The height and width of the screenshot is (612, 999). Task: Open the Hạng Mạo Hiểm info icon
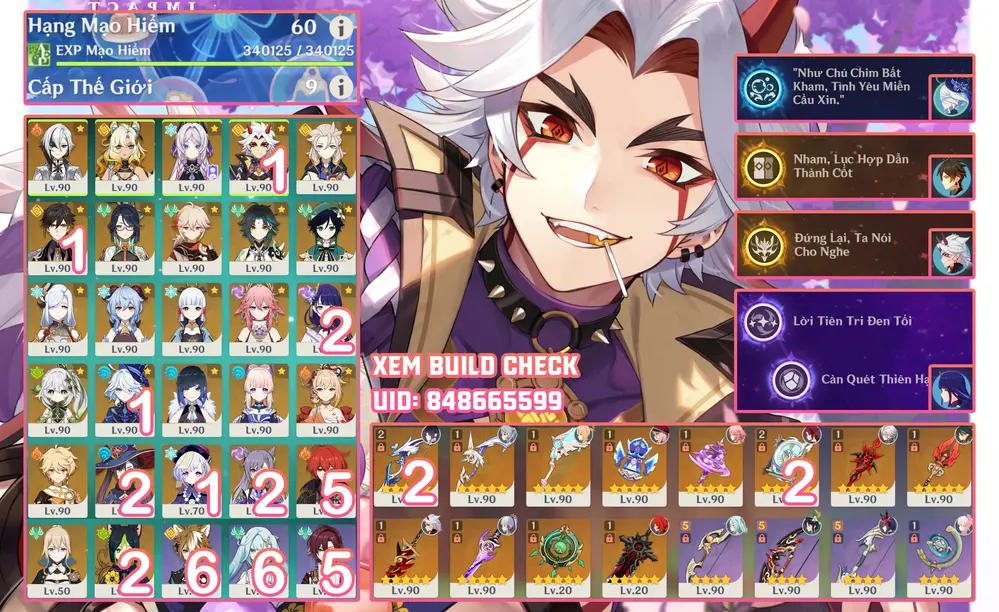[x=341, y=25]
